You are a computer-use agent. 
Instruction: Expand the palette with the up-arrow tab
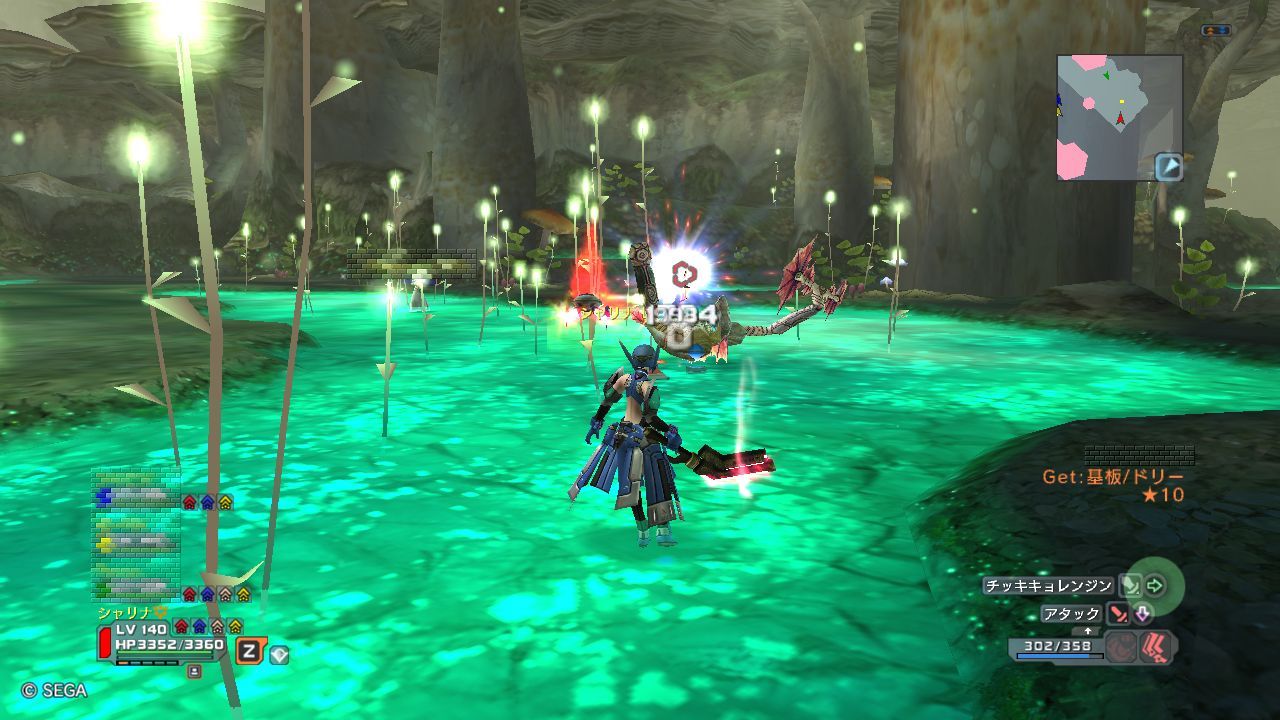1088,631
